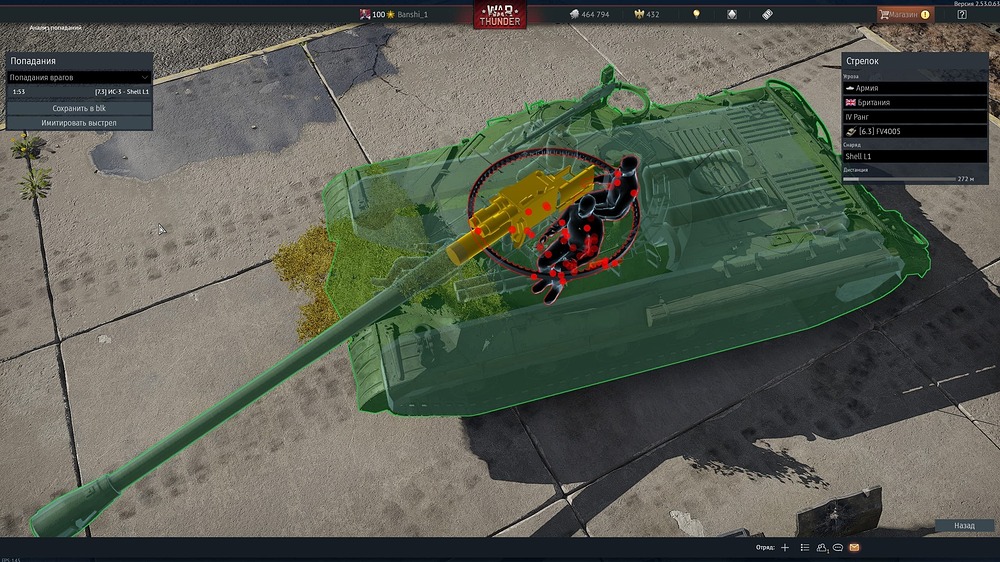Pick a different vehicle than FV4005

point(915,132)
